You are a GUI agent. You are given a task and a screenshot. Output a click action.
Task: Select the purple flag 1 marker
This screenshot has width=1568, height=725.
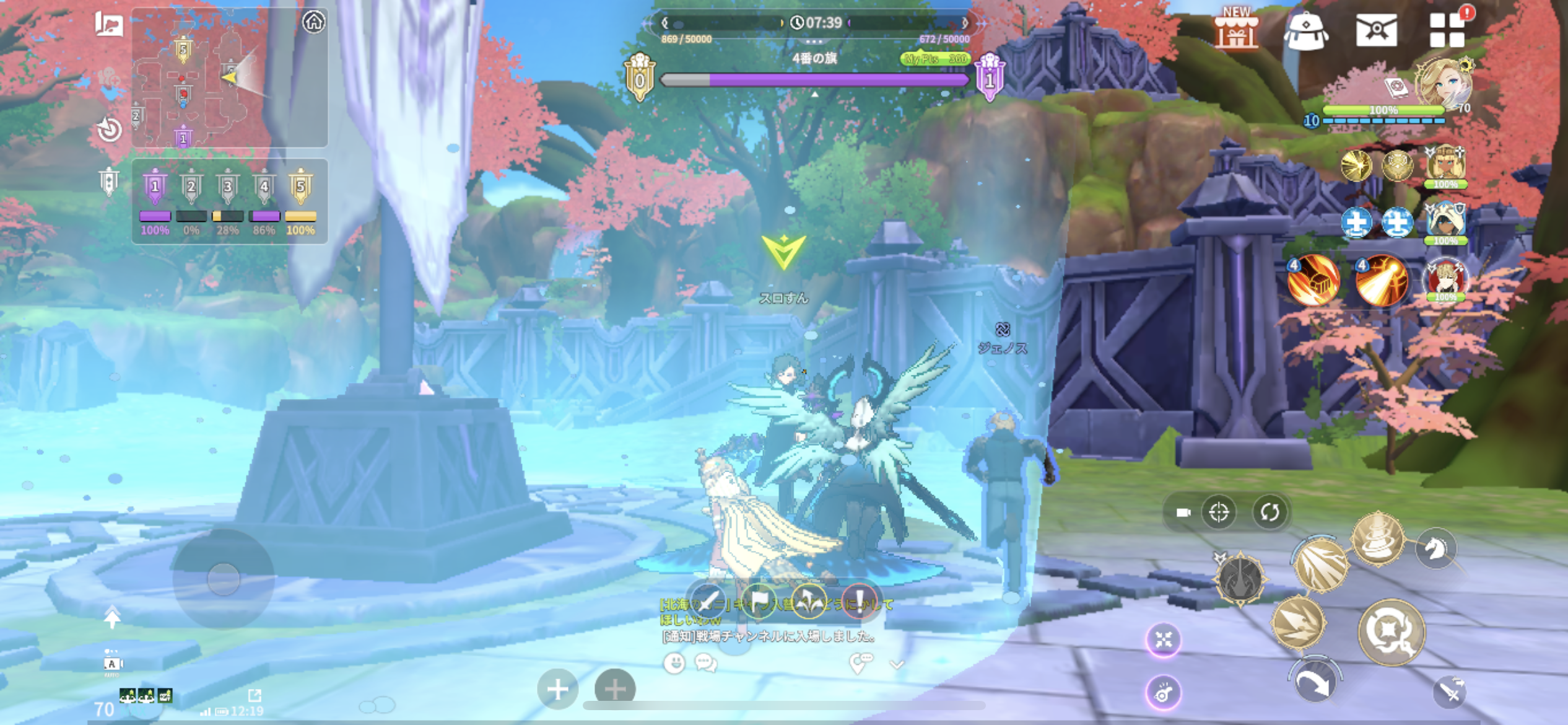click(155, 187)
